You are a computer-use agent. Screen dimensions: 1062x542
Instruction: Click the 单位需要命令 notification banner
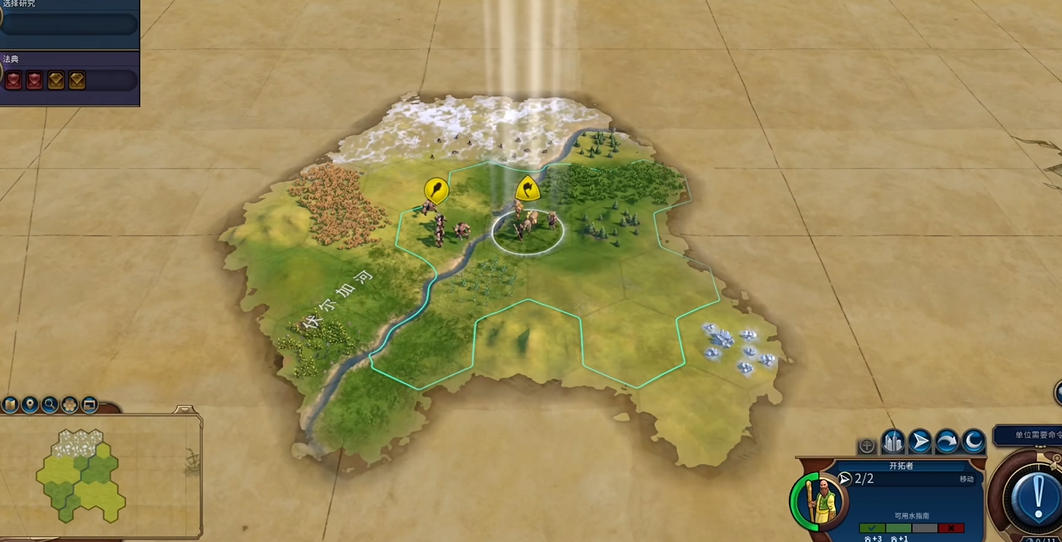(x=1027, y=436)
